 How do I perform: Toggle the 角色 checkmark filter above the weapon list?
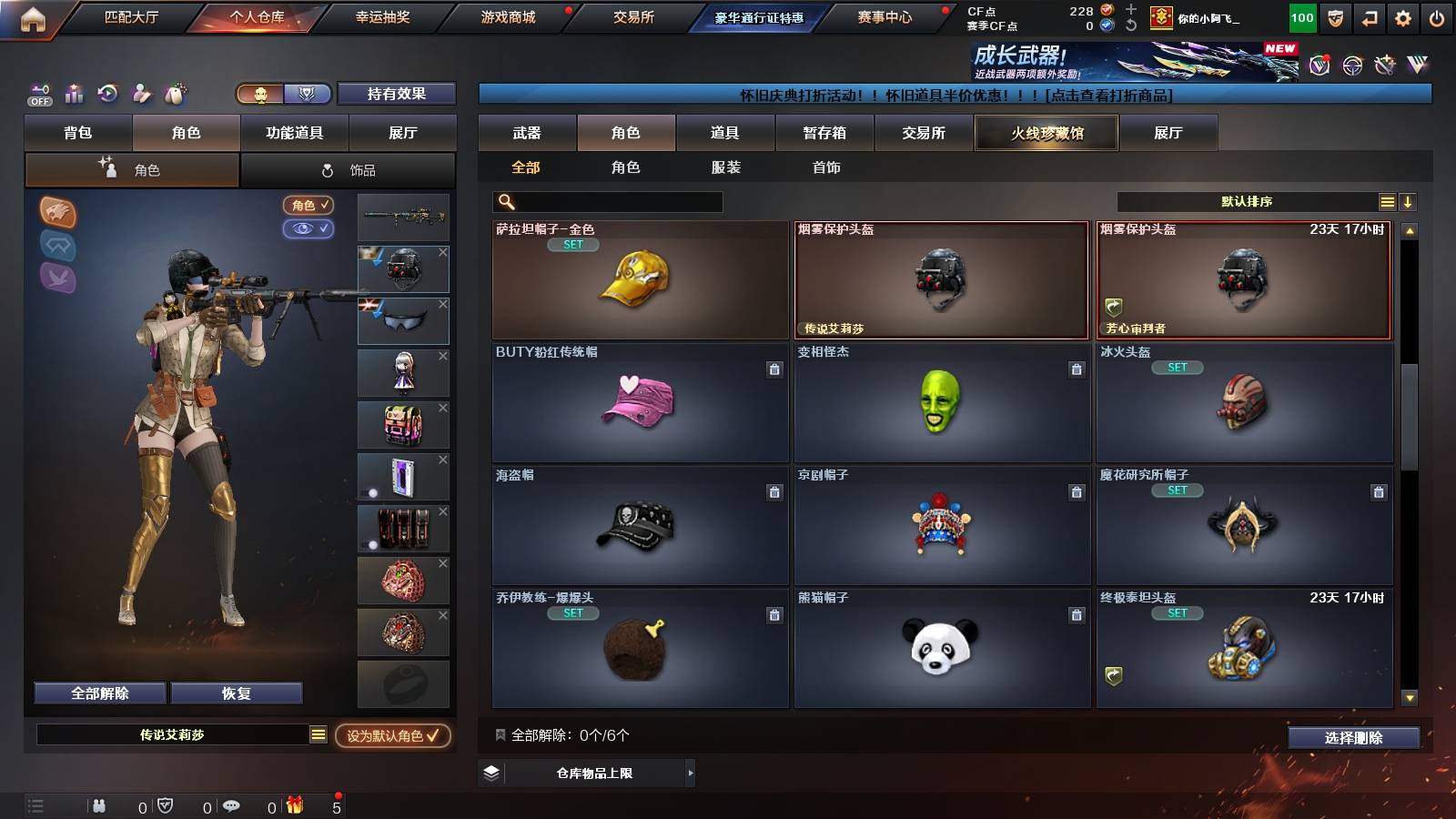tap(308, 205)
